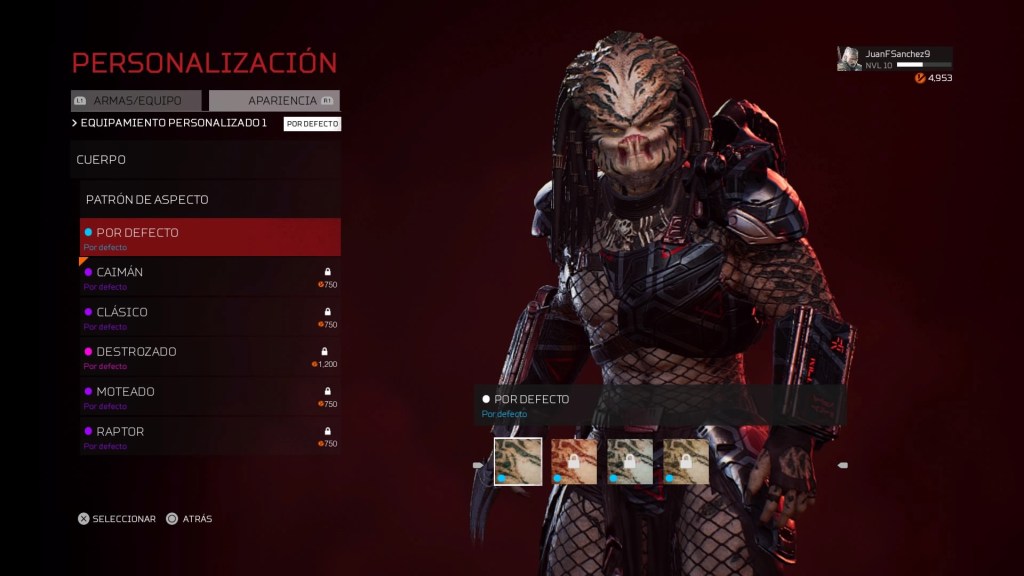Pick the Clásico pattern for 750
1024x576 pixels.
coord(210,317)
